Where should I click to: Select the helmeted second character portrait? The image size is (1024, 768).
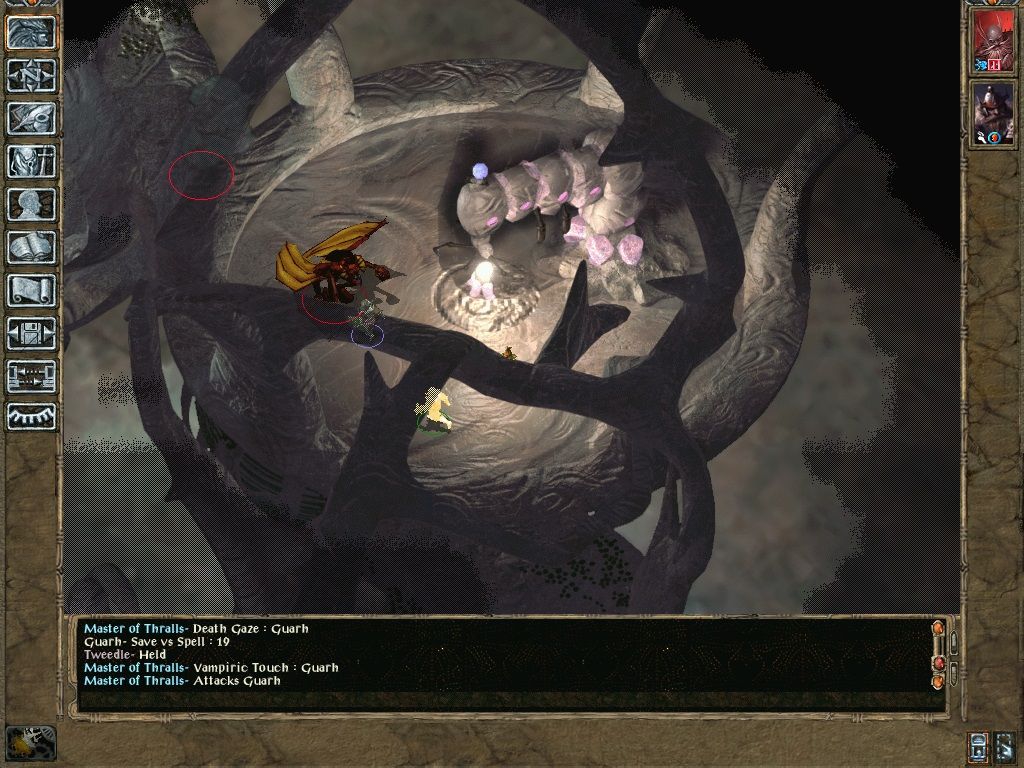993,113
